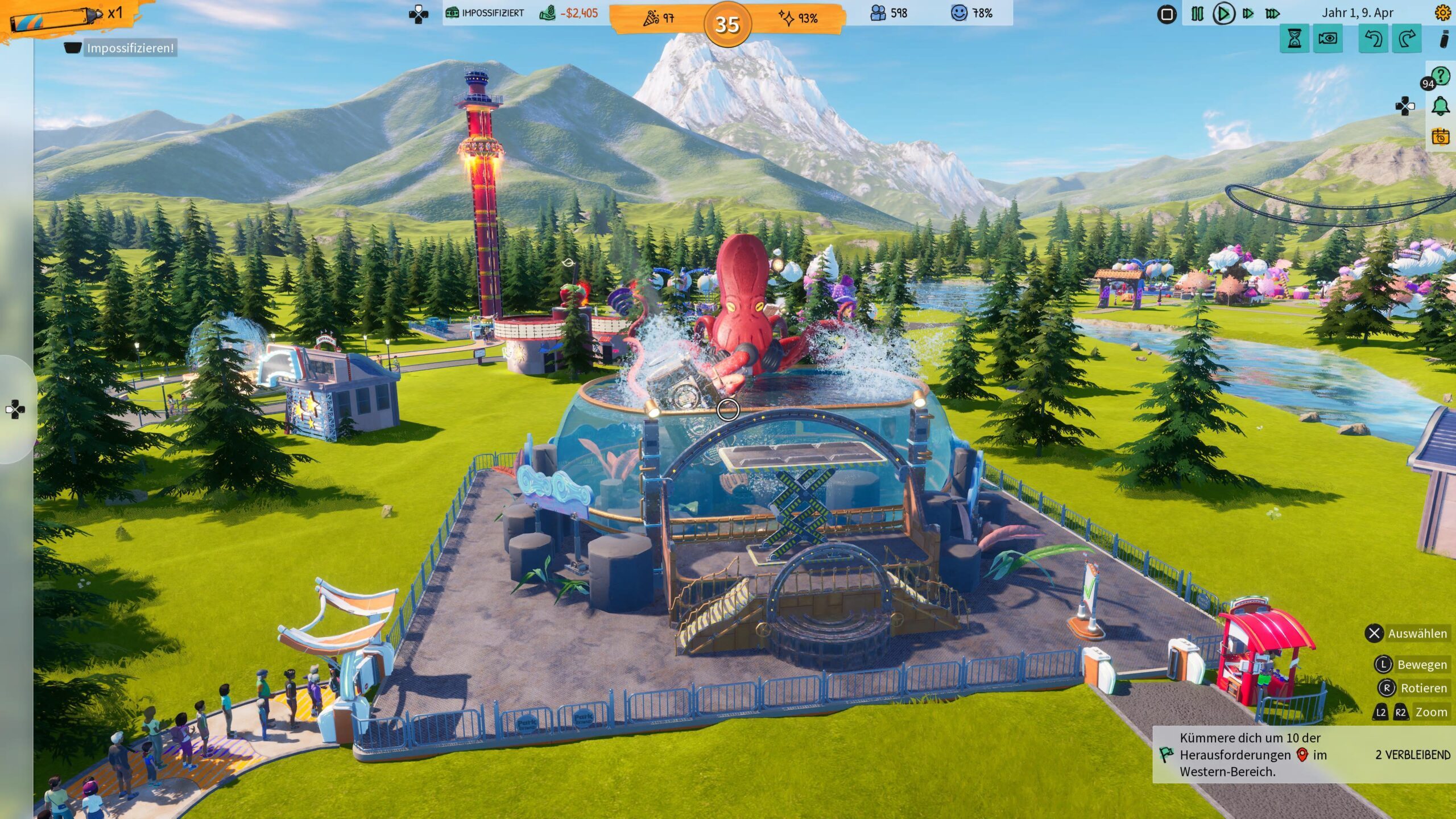This screenshot has width=1456, height=819.
Task: Toggle the camera eye view button
Action: click(x=1327, y=39)
